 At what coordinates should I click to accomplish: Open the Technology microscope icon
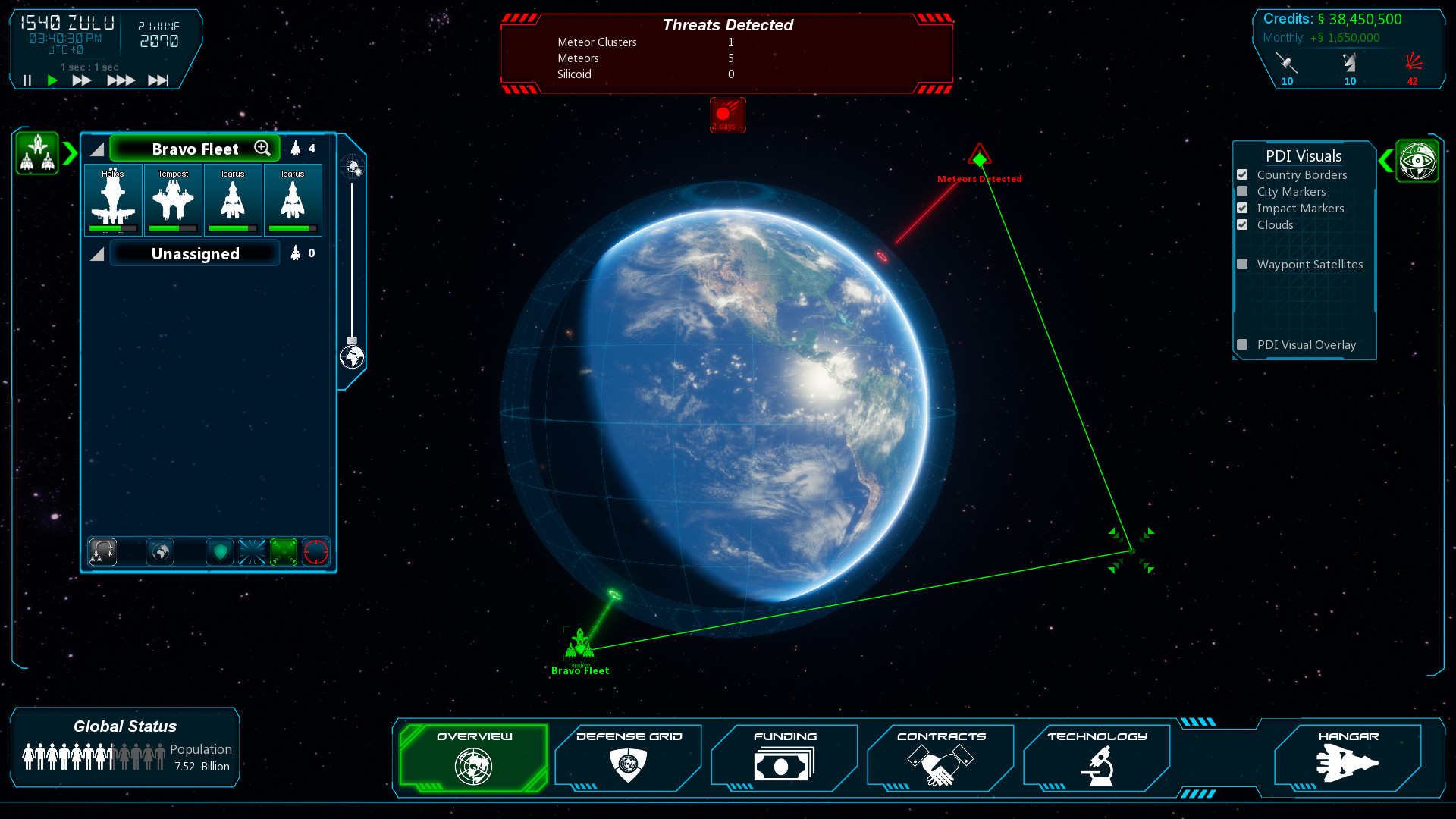tap(1097, 758)
